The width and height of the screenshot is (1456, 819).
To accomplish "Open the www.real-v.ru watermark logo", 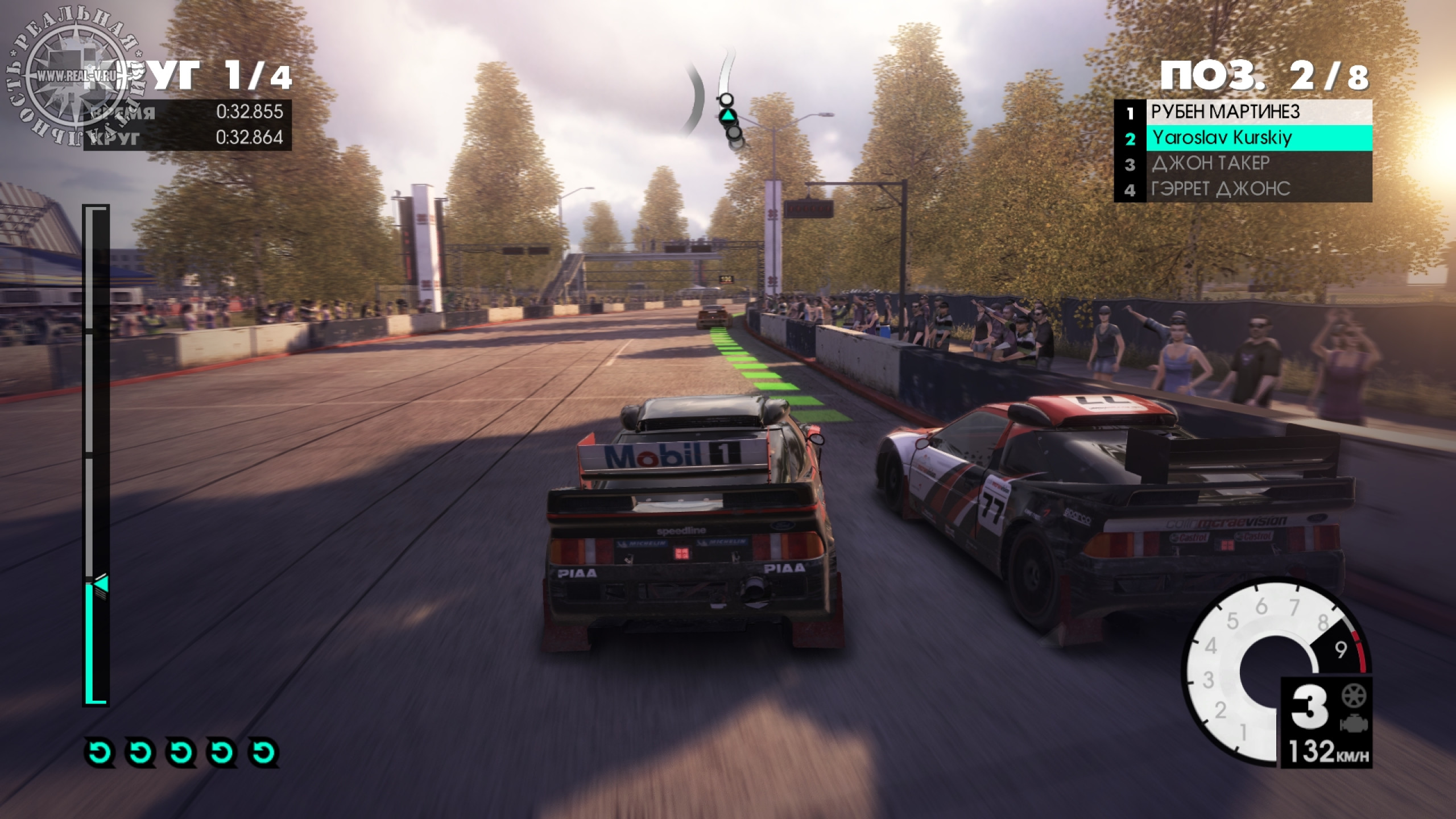I will 75,75.
